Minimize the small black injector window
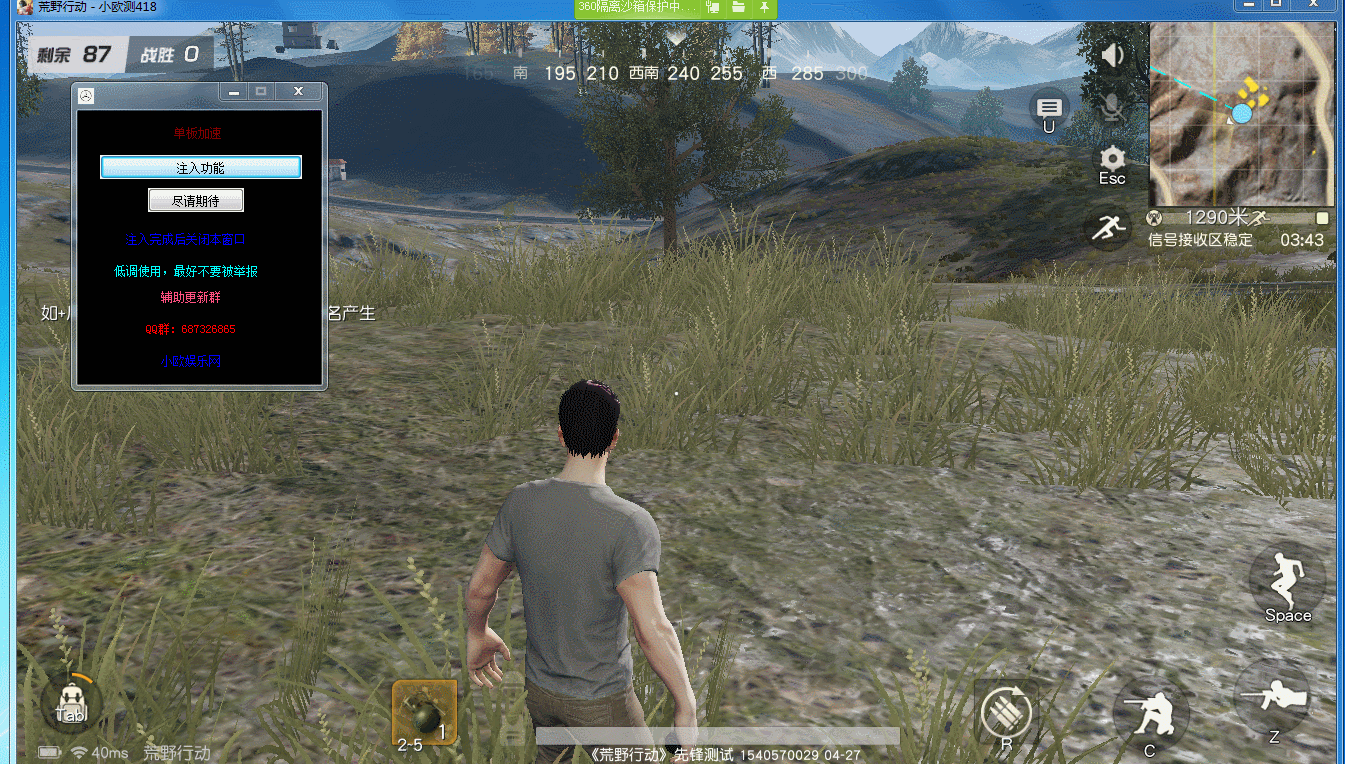1345x764 pixels. click(234, 91)
